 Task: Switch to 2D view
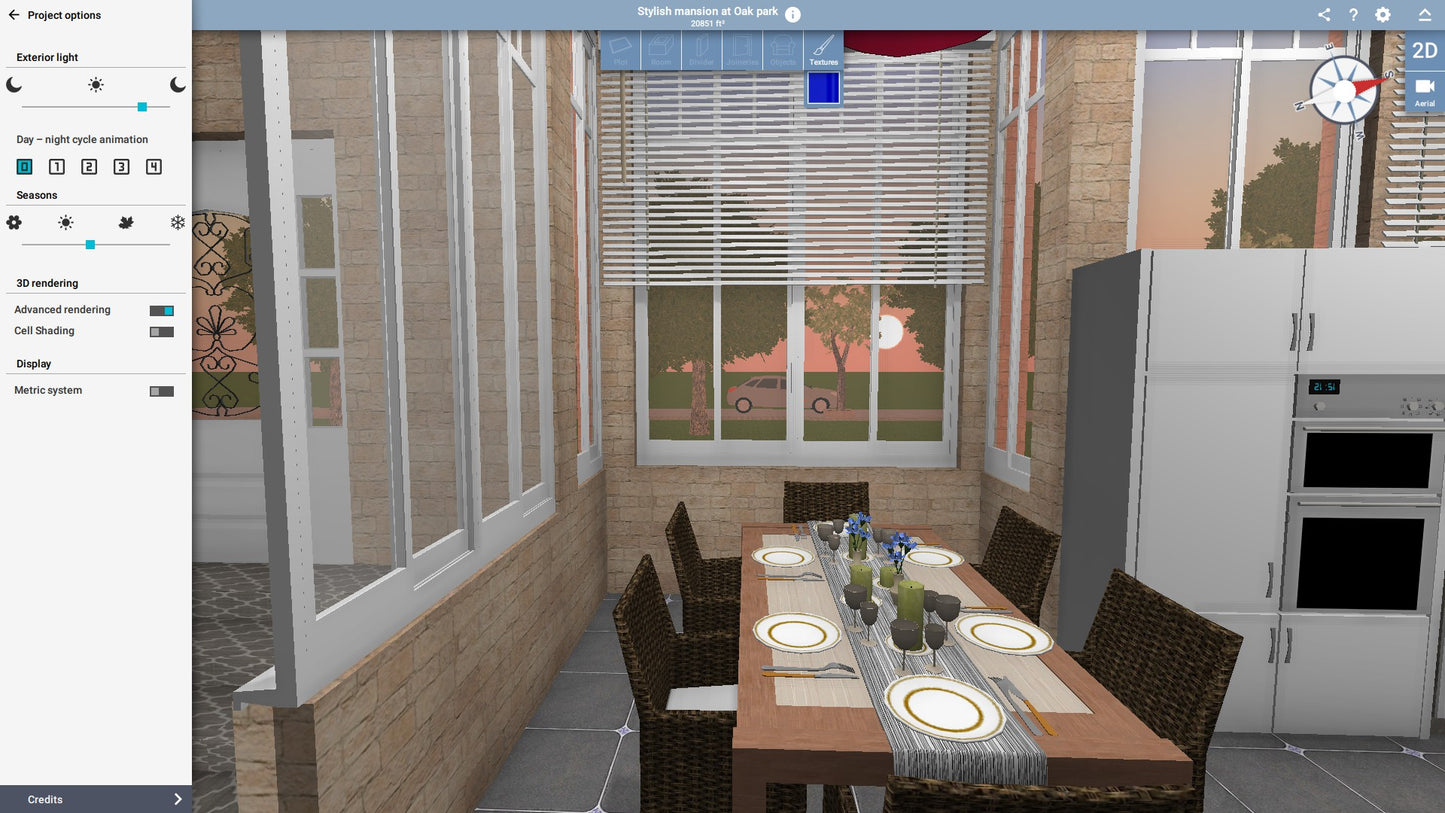(x=1424, y=50)
